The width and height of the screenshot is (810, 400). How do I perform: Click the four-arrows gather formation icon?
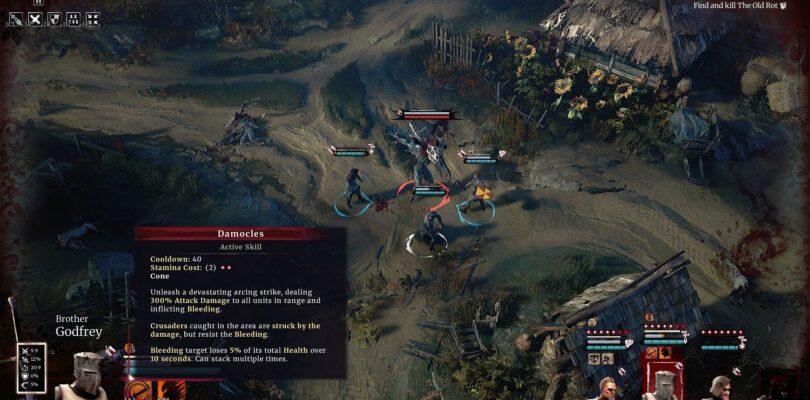(x=92, y=18)
